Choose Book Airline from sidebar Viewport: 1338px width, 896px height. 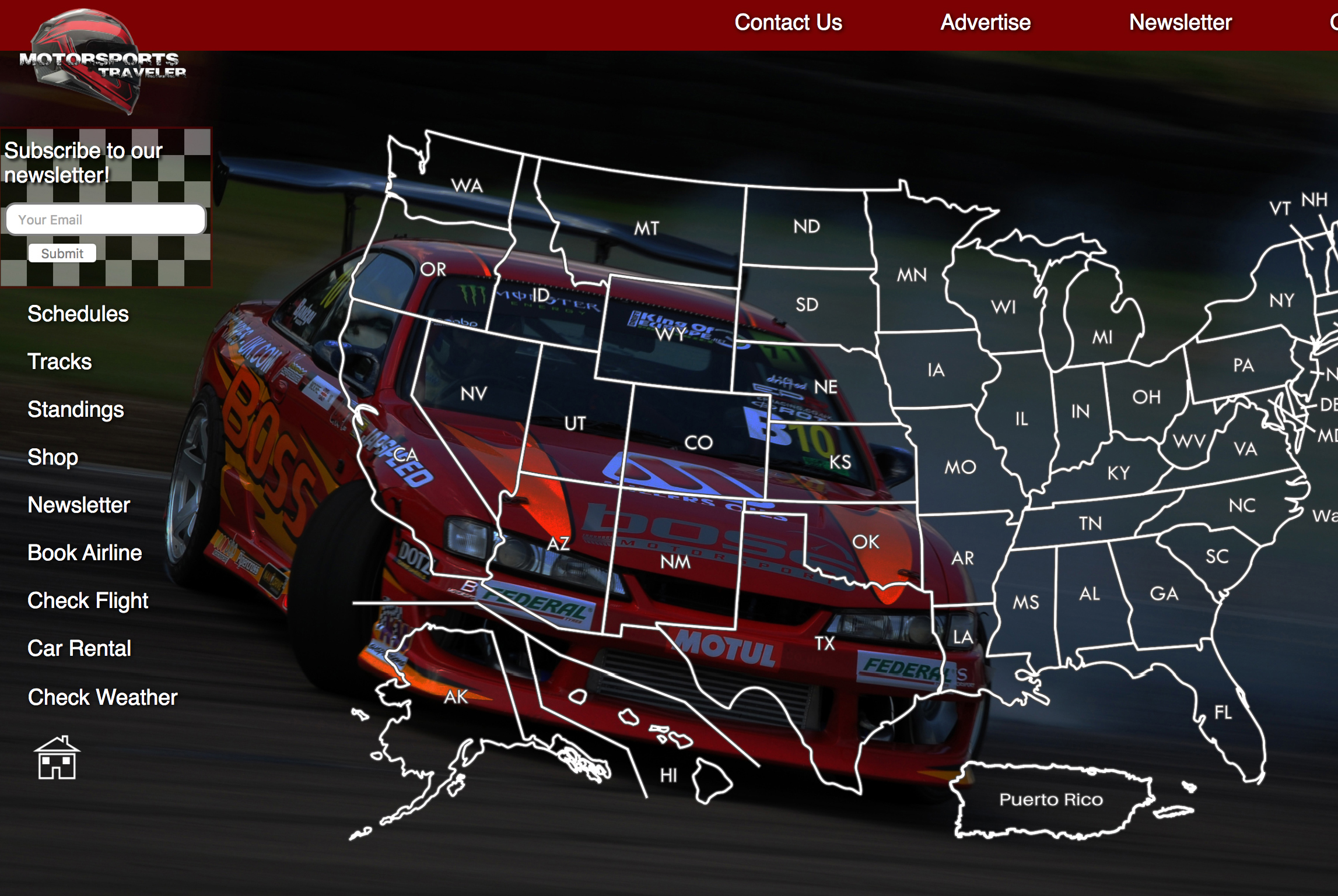click(85, 553)
